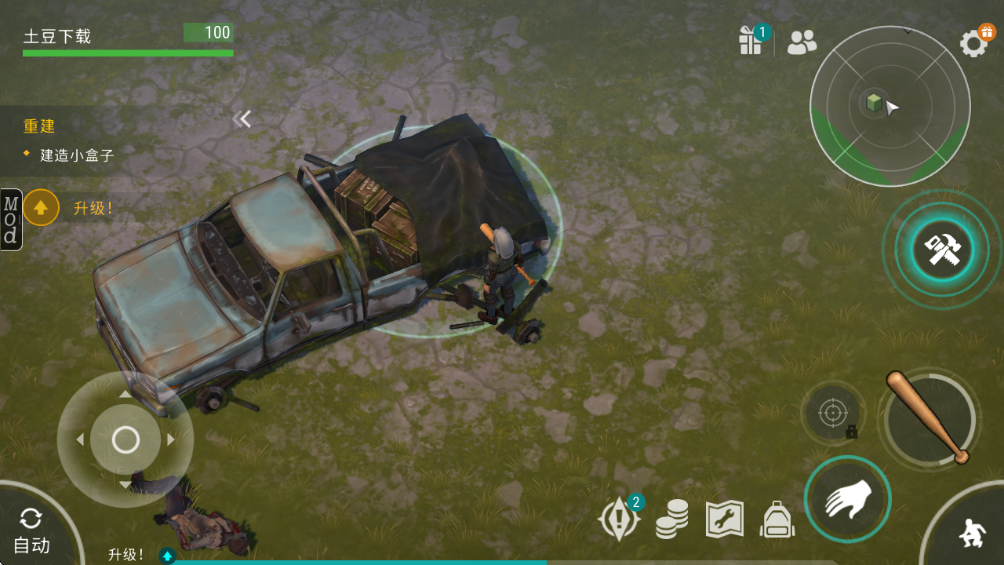Open the gift box rewards

coord(751,40)
